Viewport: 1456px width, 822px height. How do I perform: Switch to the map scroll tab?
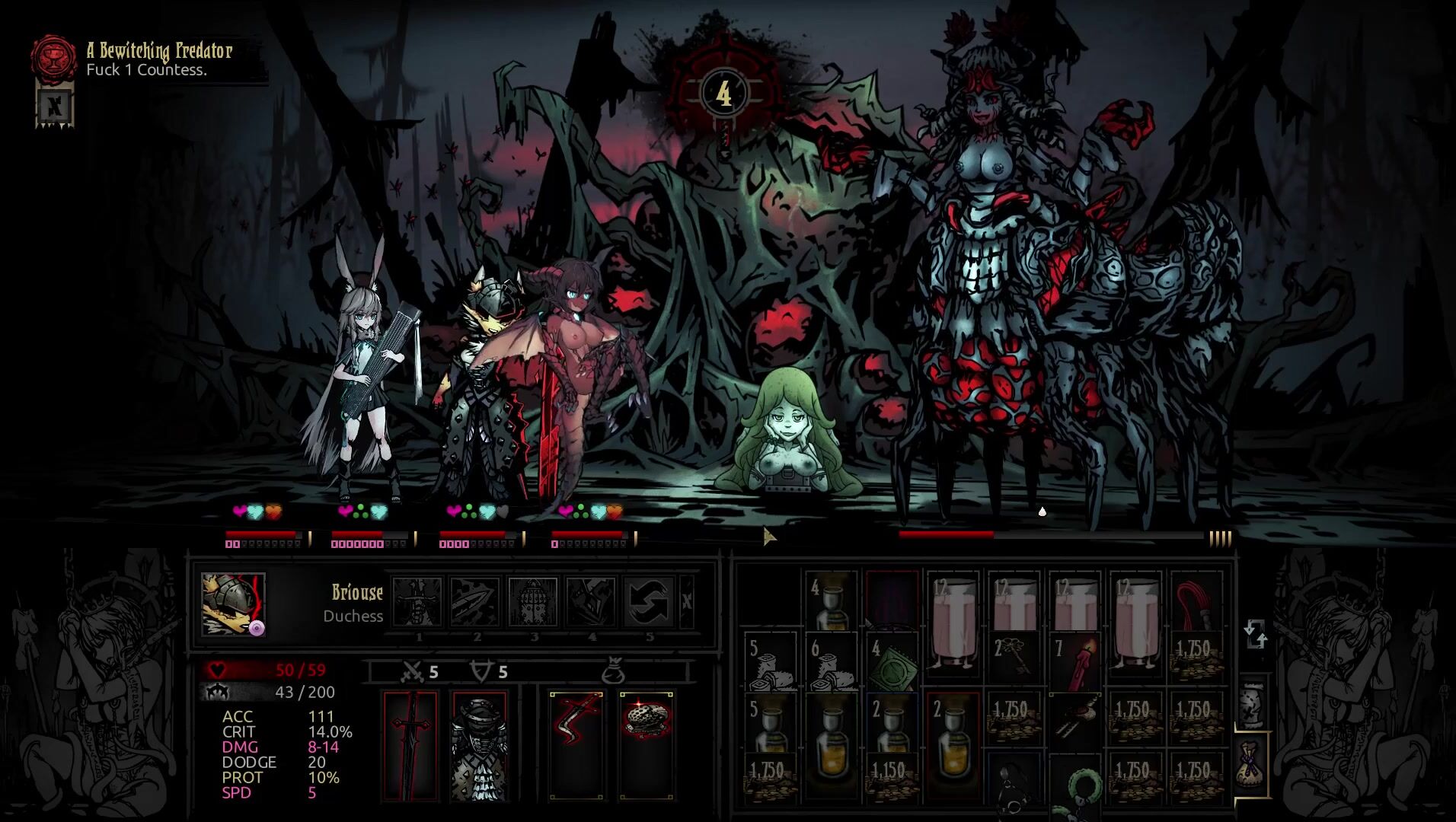1252,704
